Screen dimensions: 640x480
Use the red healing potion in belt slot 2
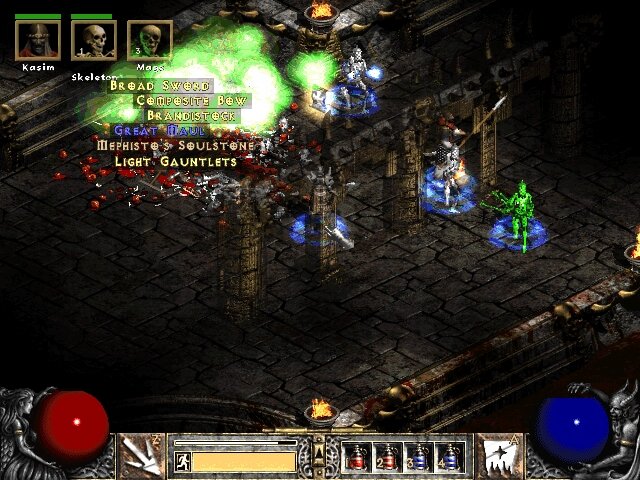coord(387,457)
